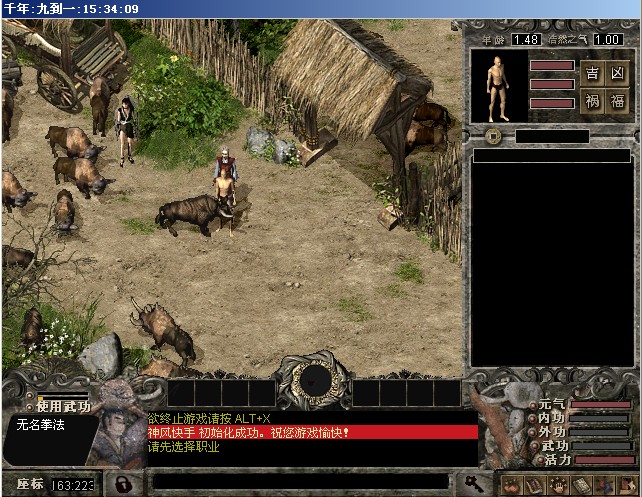Click the round orb at bottom center
This screenshot has width=642, height=497.
point(314,381)
